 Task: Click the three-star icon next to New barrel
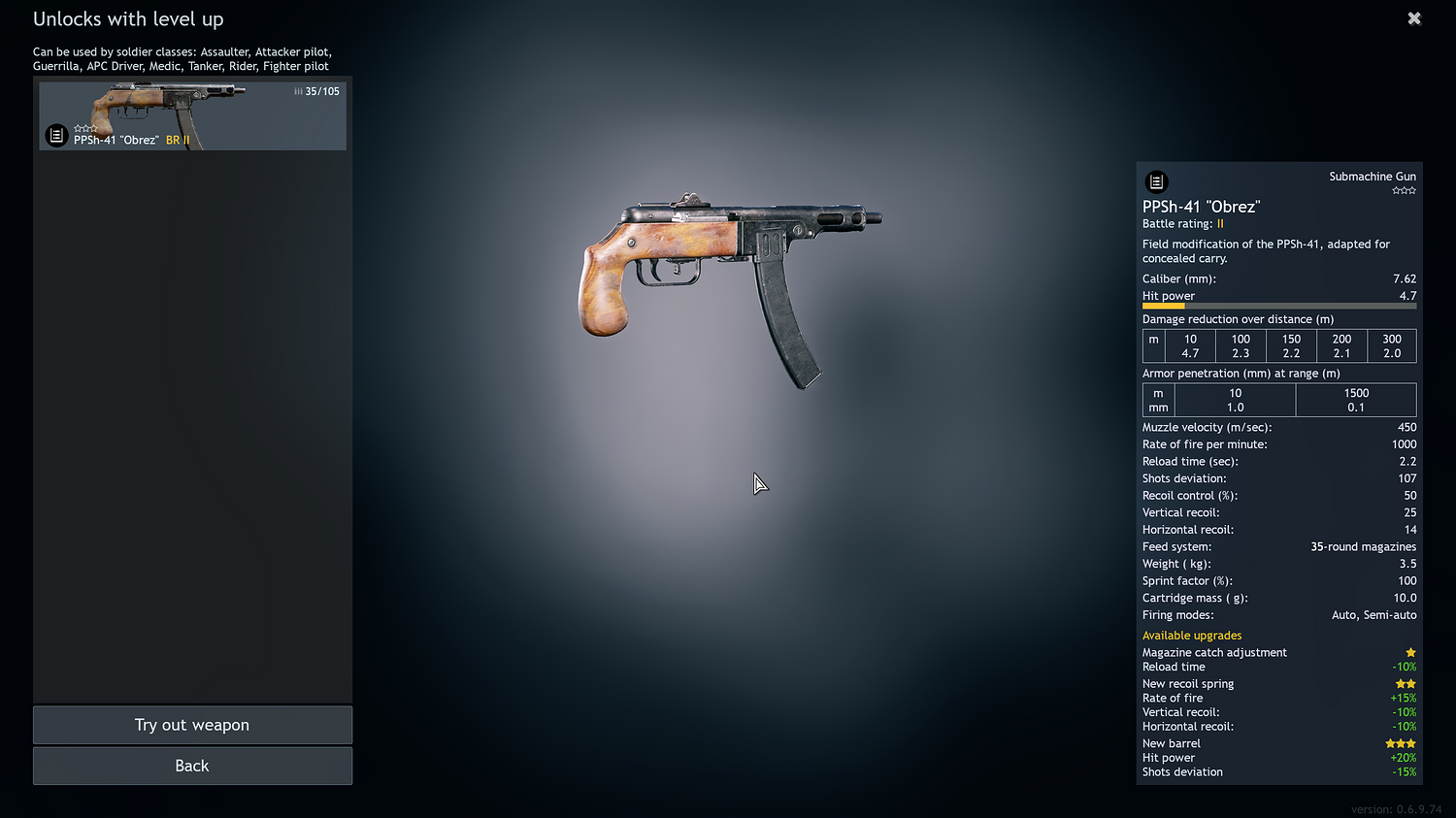1400,742
